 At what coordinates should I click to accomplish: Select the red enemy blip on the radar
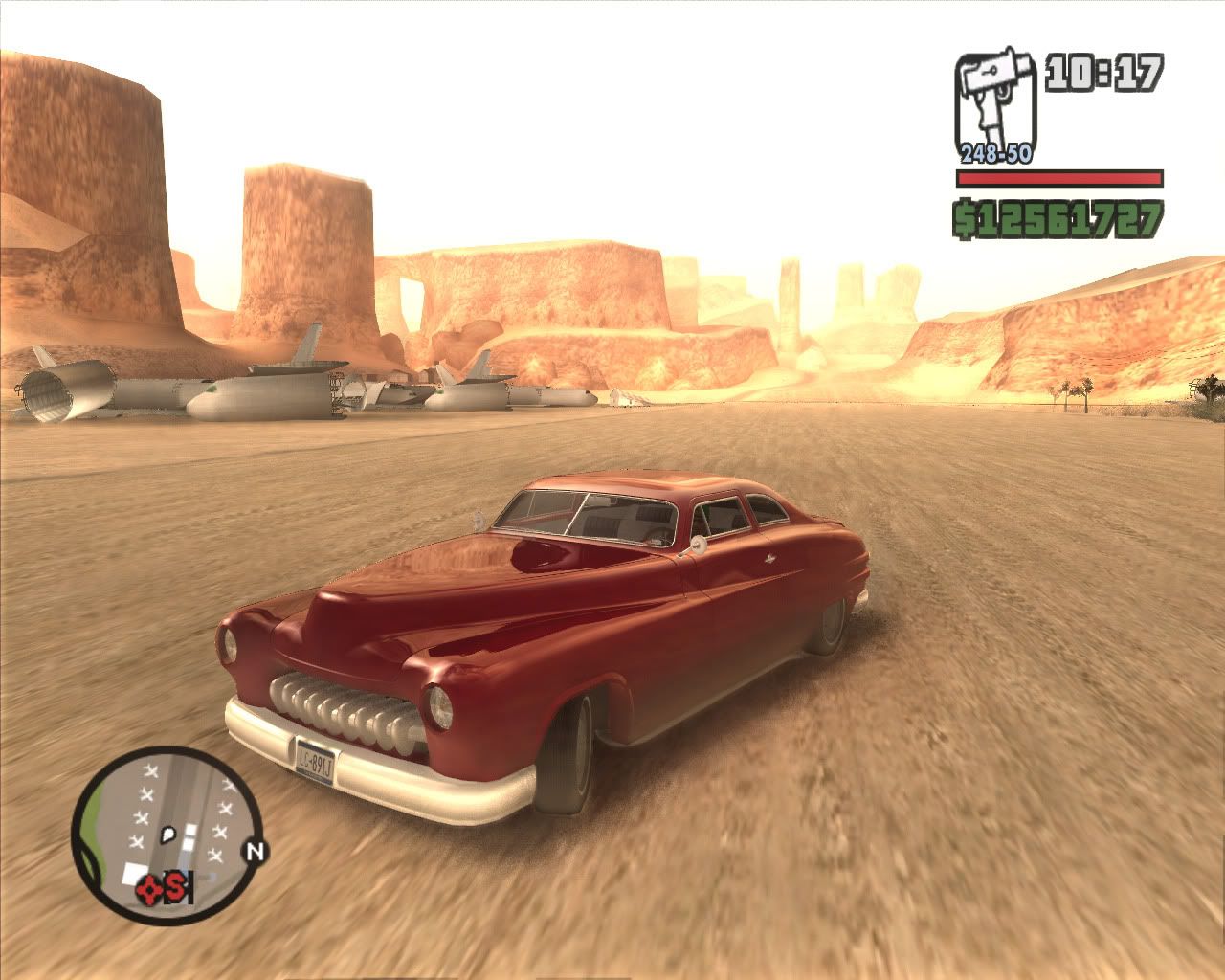(x=148, y=889)
